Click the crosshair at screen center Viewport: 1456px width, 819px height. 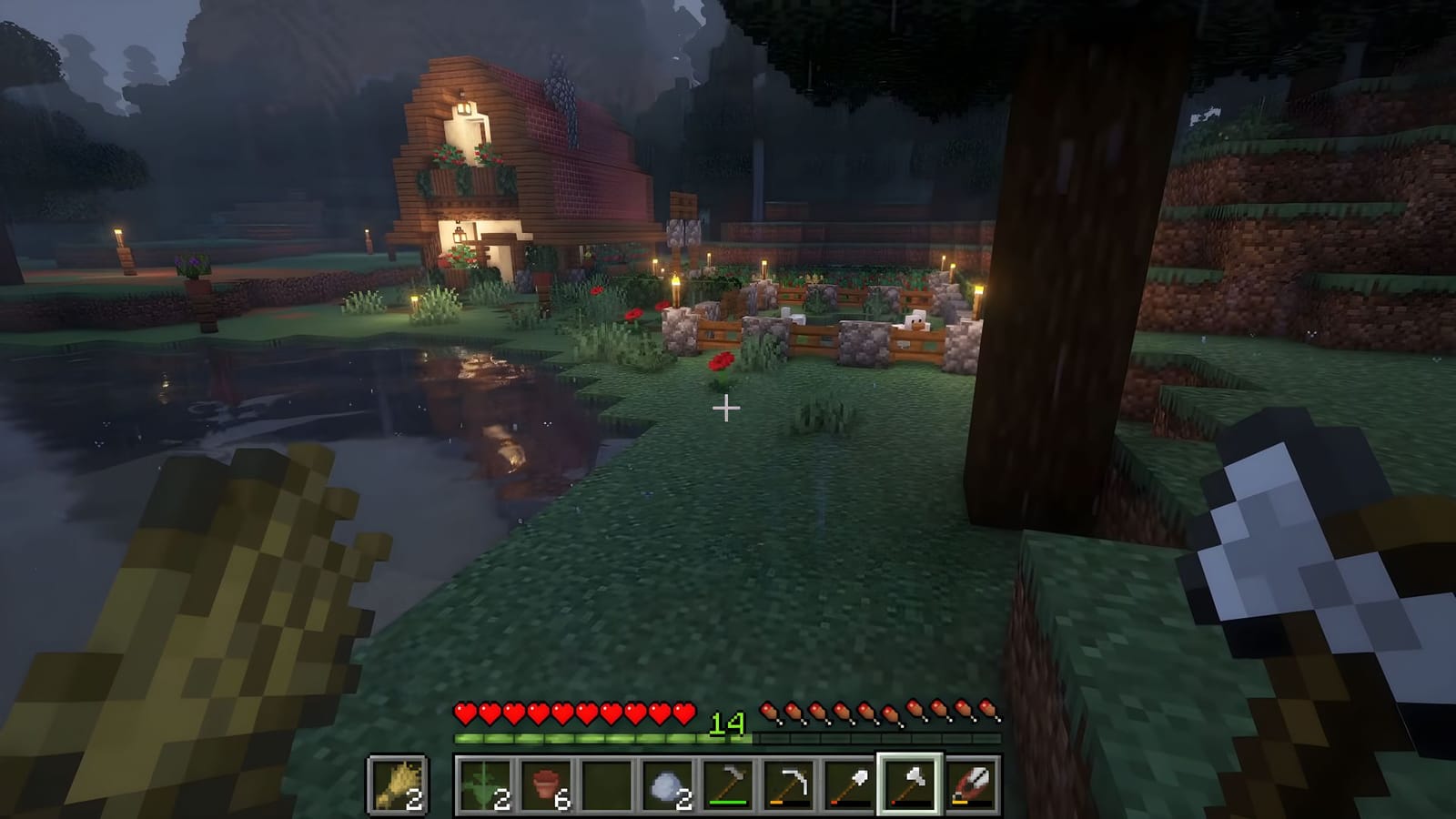click(x=726, y=409)
